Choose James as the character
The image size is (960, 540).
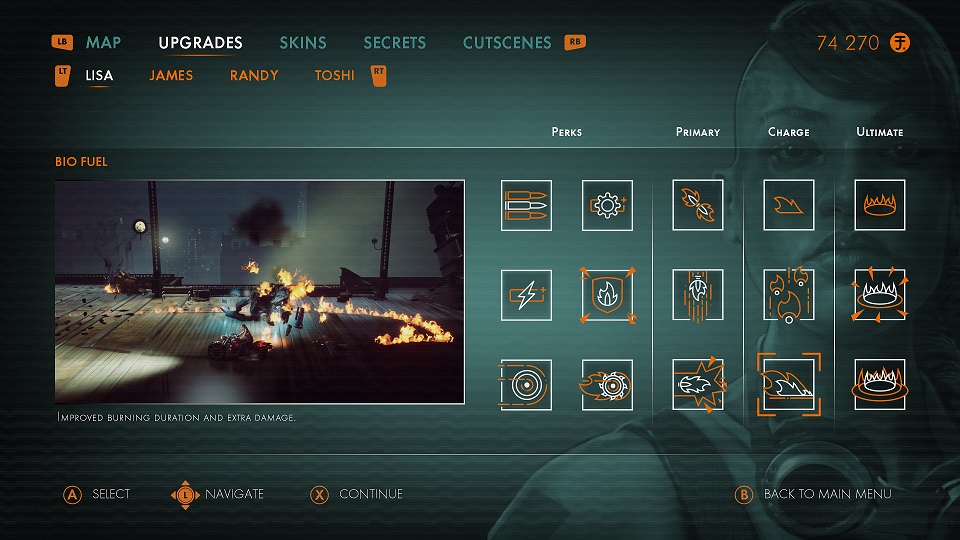pos(171,75)
